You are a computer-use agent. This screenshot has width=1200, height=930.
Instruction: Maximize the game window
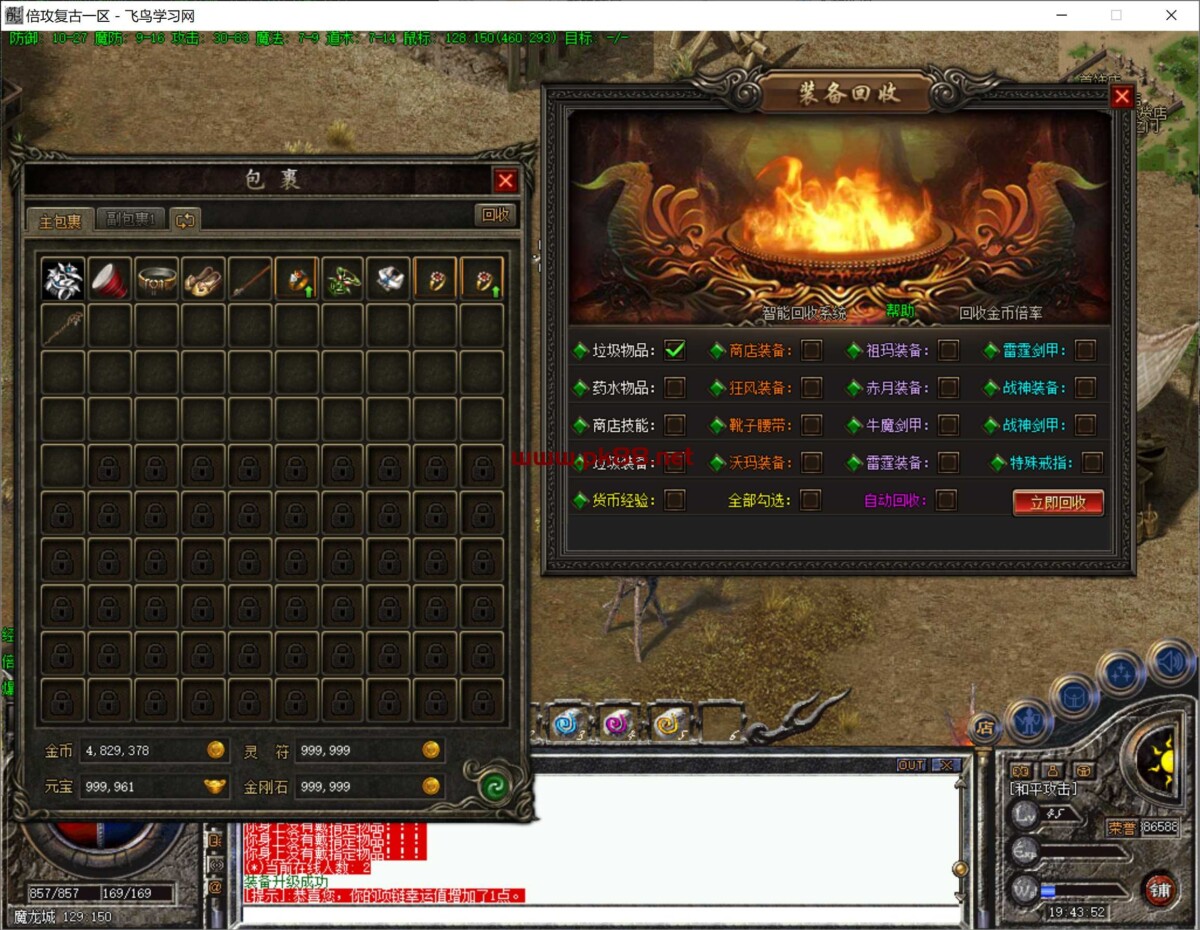point(1116,15)
